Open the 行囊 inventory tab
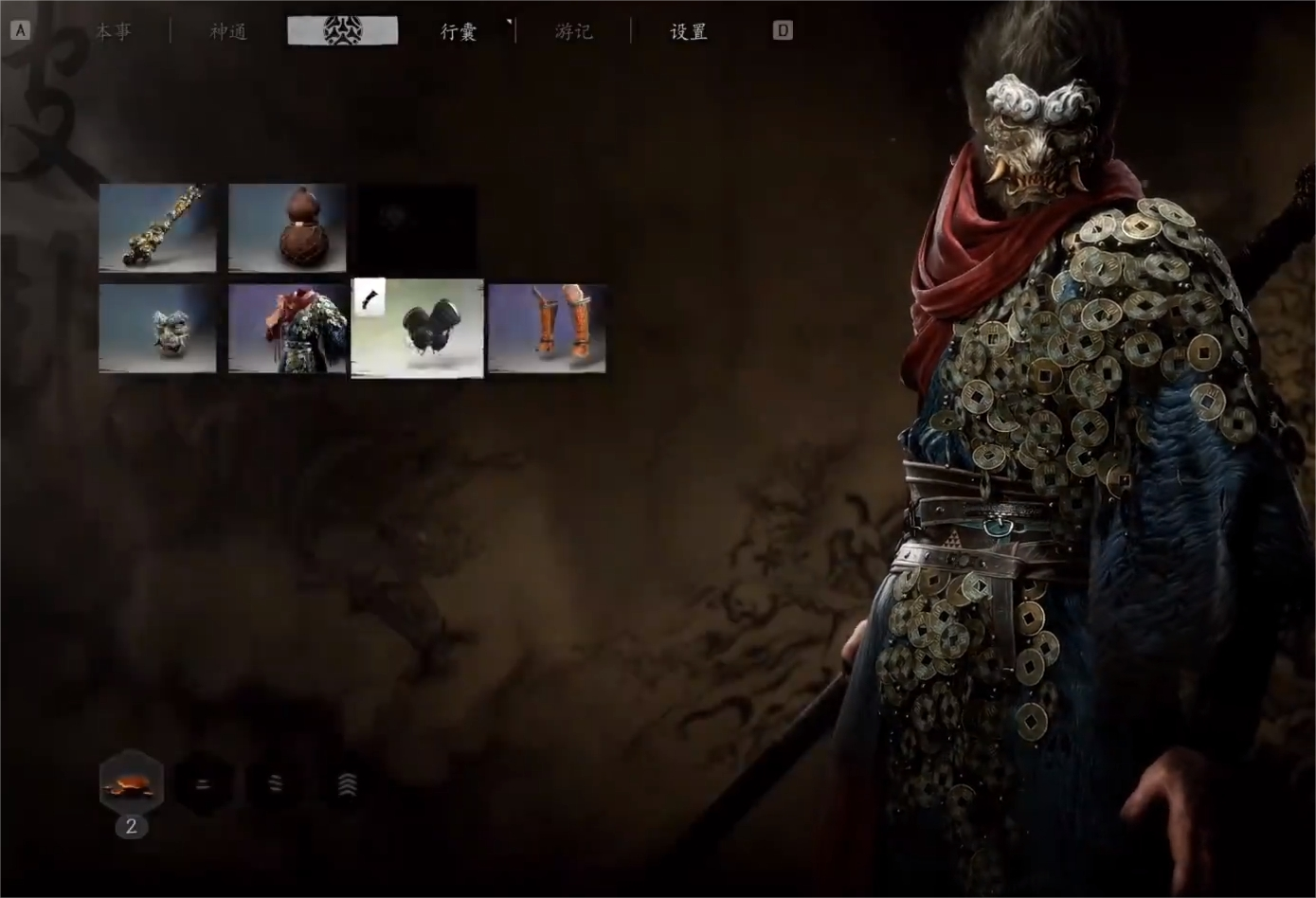Viewport: 1316px width, 898px height. (459, 31)
